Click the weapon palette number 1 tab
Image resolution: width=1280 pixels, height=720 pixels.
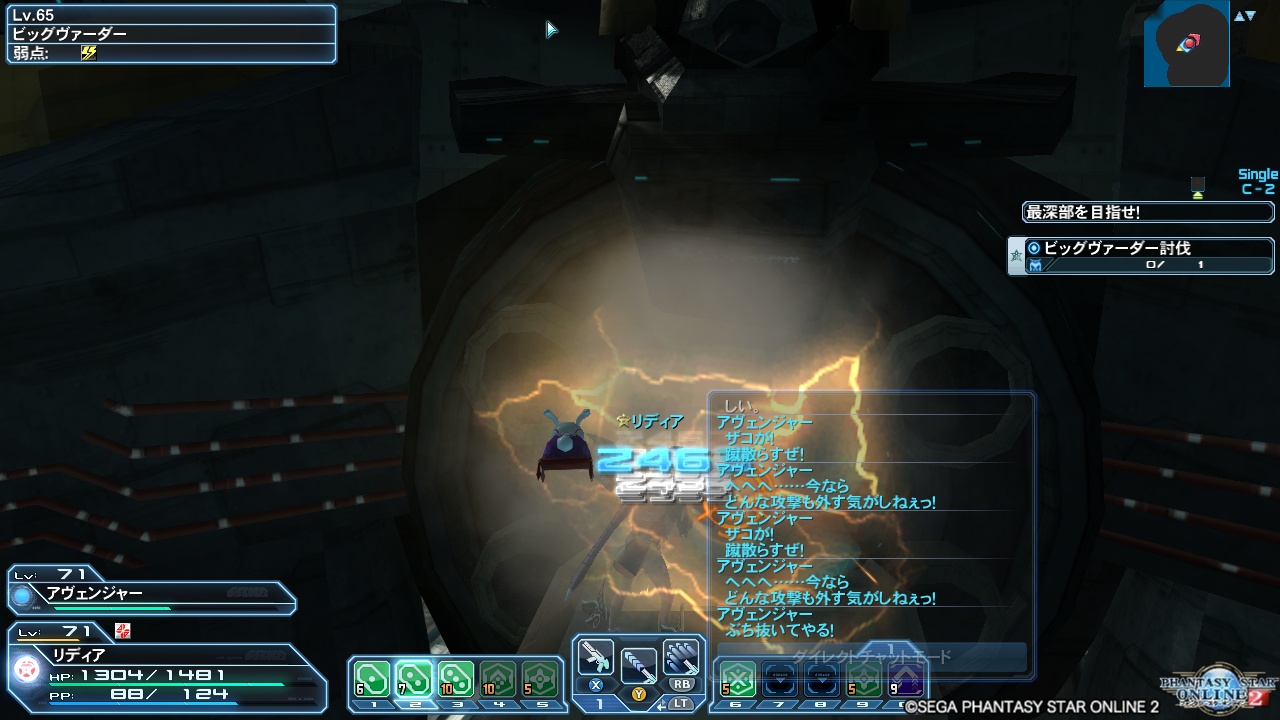click(x=598, y=704)
